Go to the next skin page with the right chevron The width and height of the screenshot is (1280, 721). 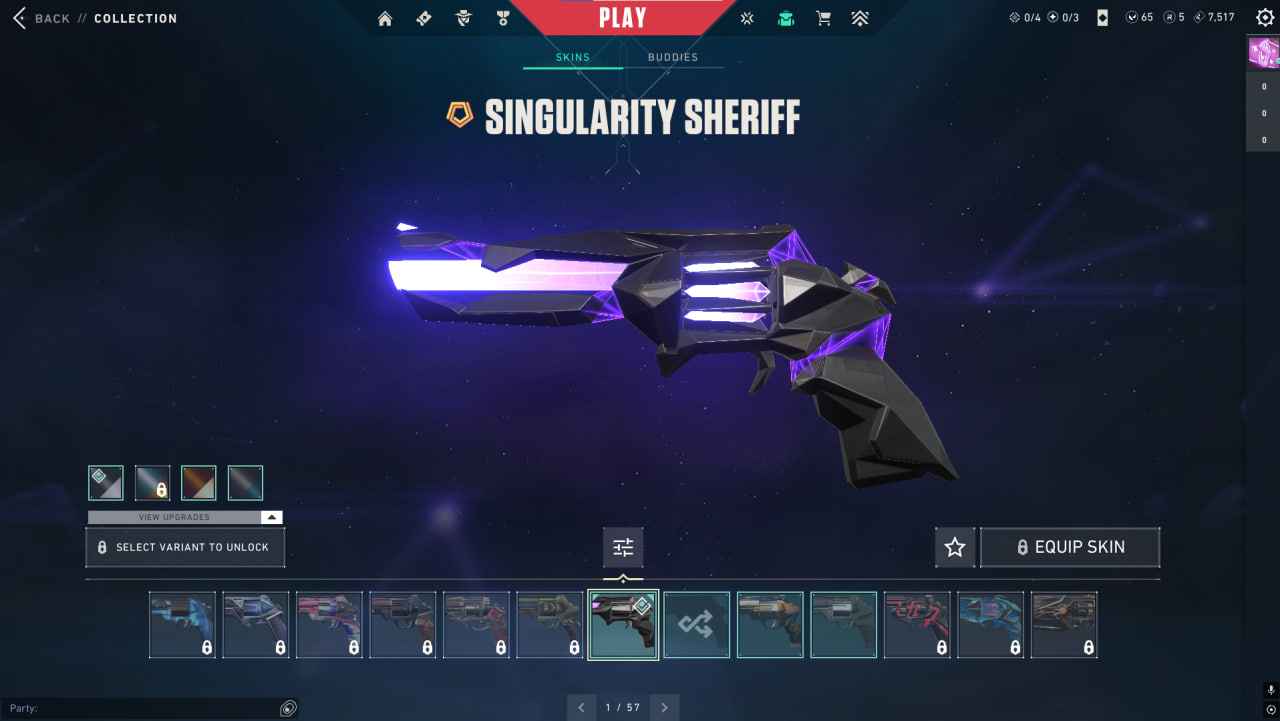(663, 707)
